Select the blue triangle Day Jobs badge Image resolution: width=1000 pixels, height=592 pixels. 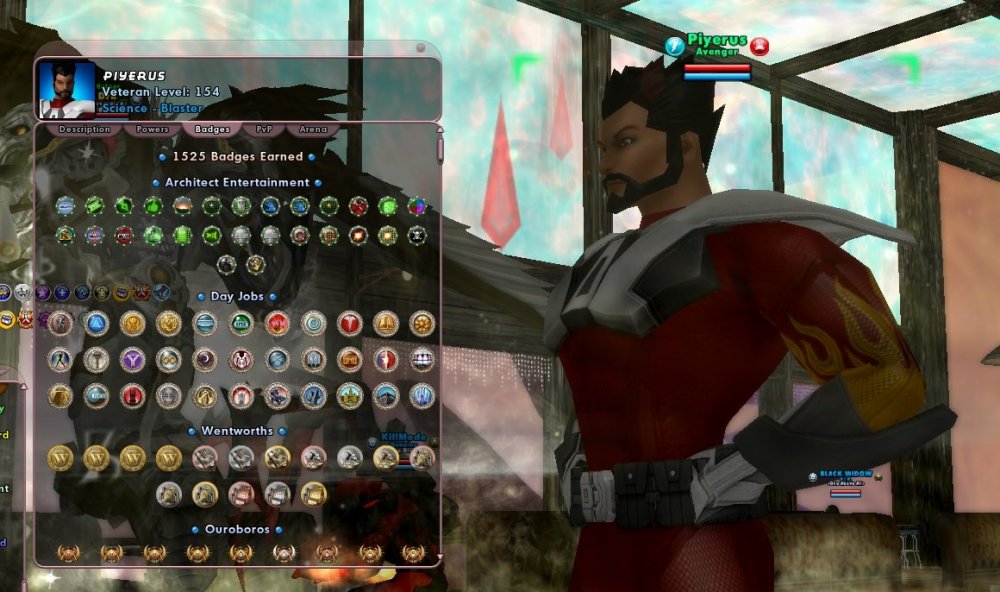coord(96,323)
